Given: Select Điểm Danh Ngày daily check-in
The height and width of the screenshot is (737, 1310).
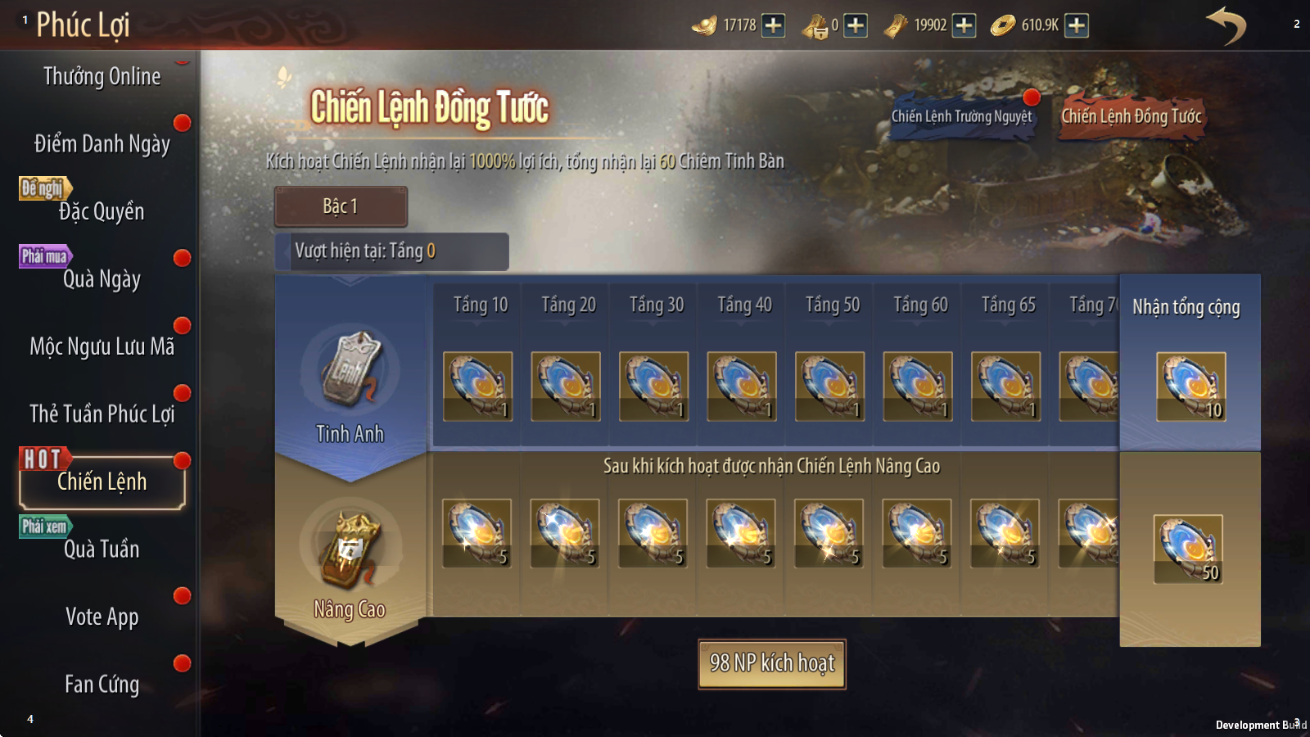Looking at the screenshot, I should coord(102,144).
